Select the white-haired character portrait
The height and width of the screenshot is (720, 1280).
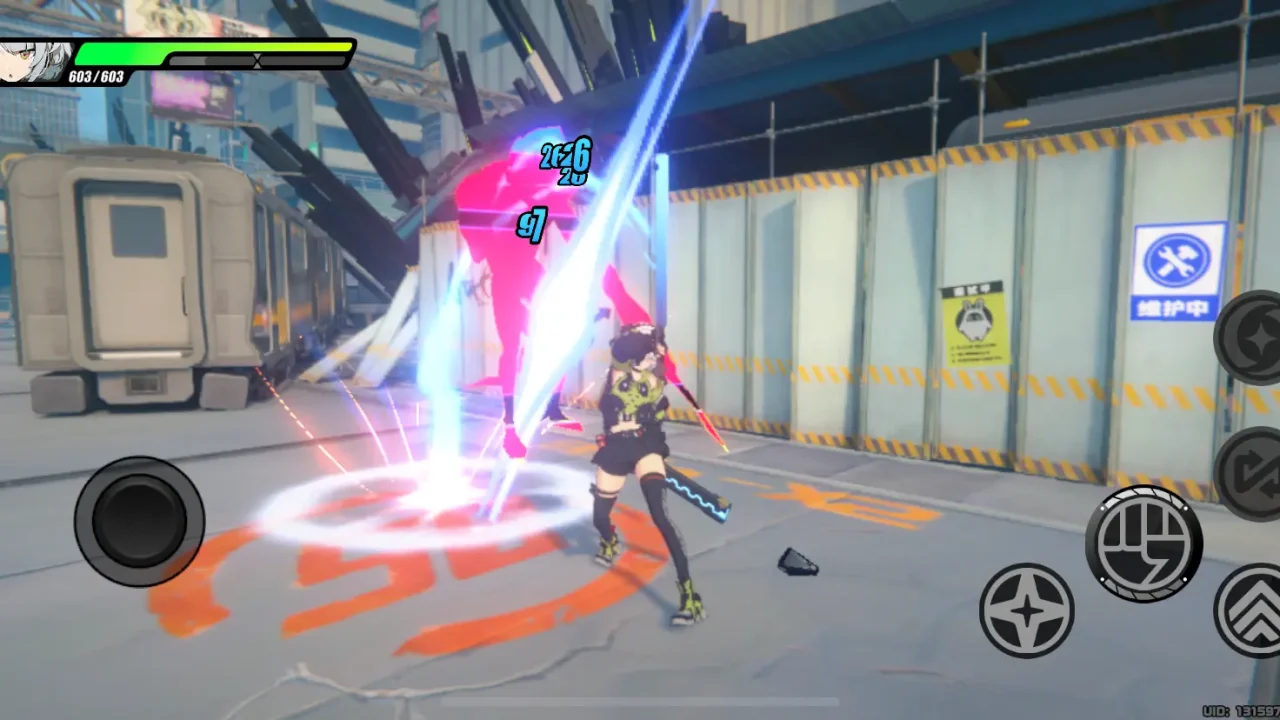click(x=34, y=60)
